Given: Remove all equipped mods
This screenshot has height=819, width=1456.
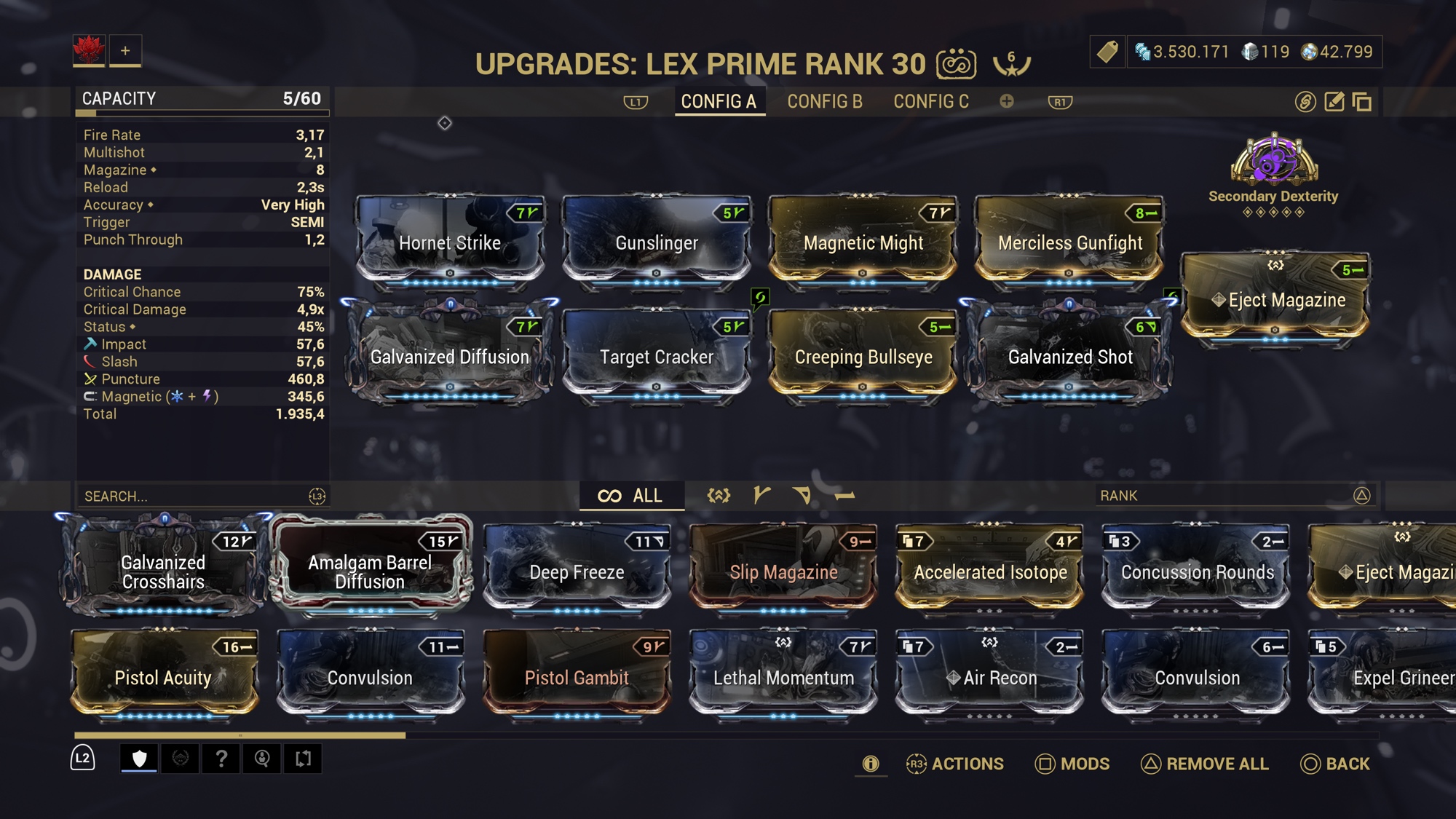Looking at the screenshot, I should [1205, 764].
